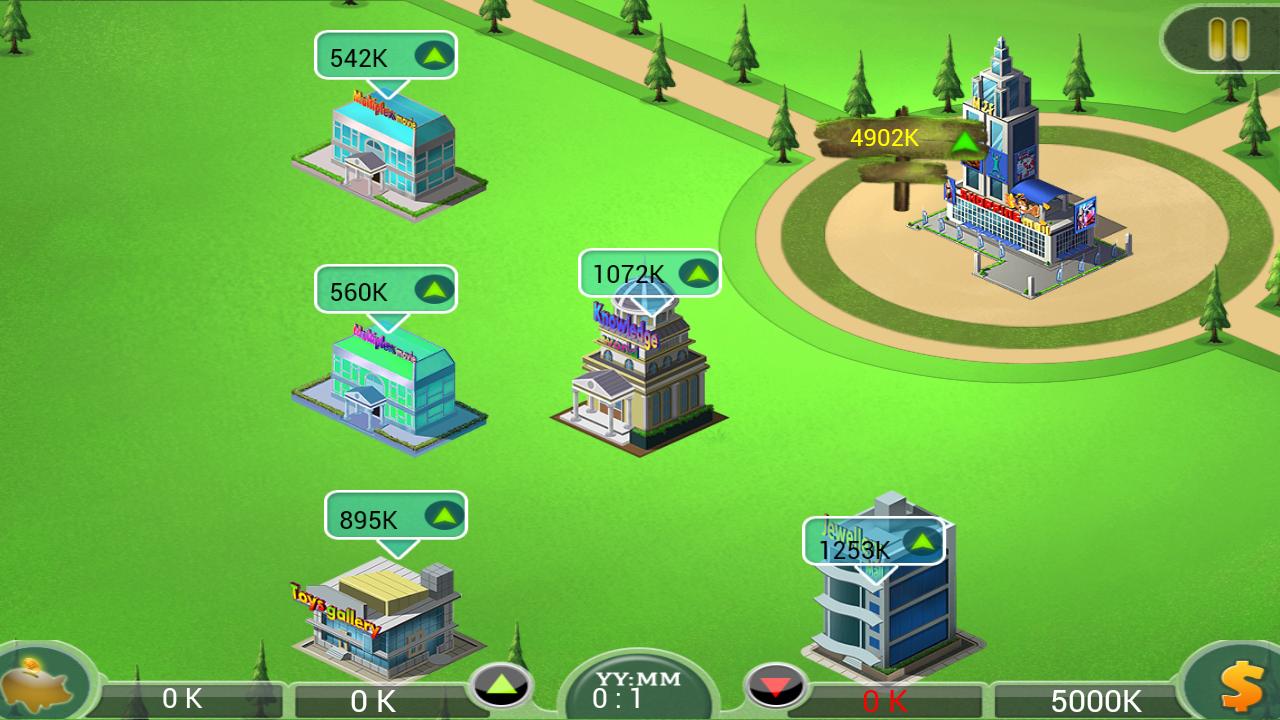Image resolution: width=1280 pixels, height=720 pixels.
Task: Click the green up arrow on 1072K tag
Action: point(699,271)
